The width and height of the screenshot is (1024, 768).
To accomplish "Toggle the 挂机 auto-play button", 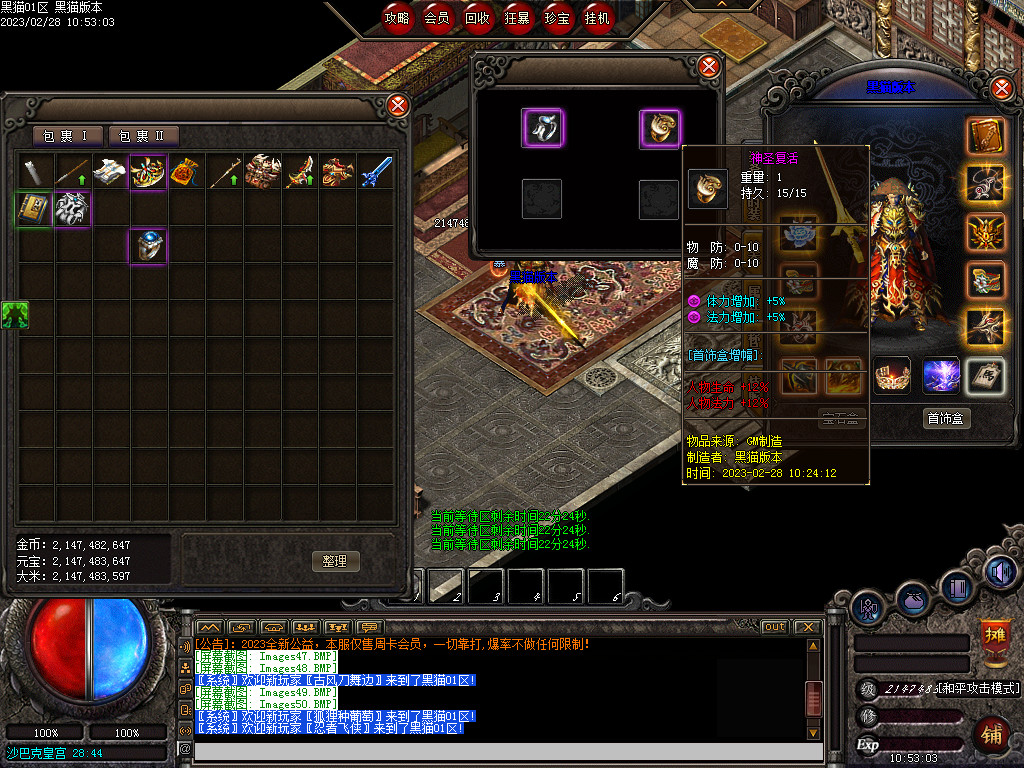I will coord(597,18).
